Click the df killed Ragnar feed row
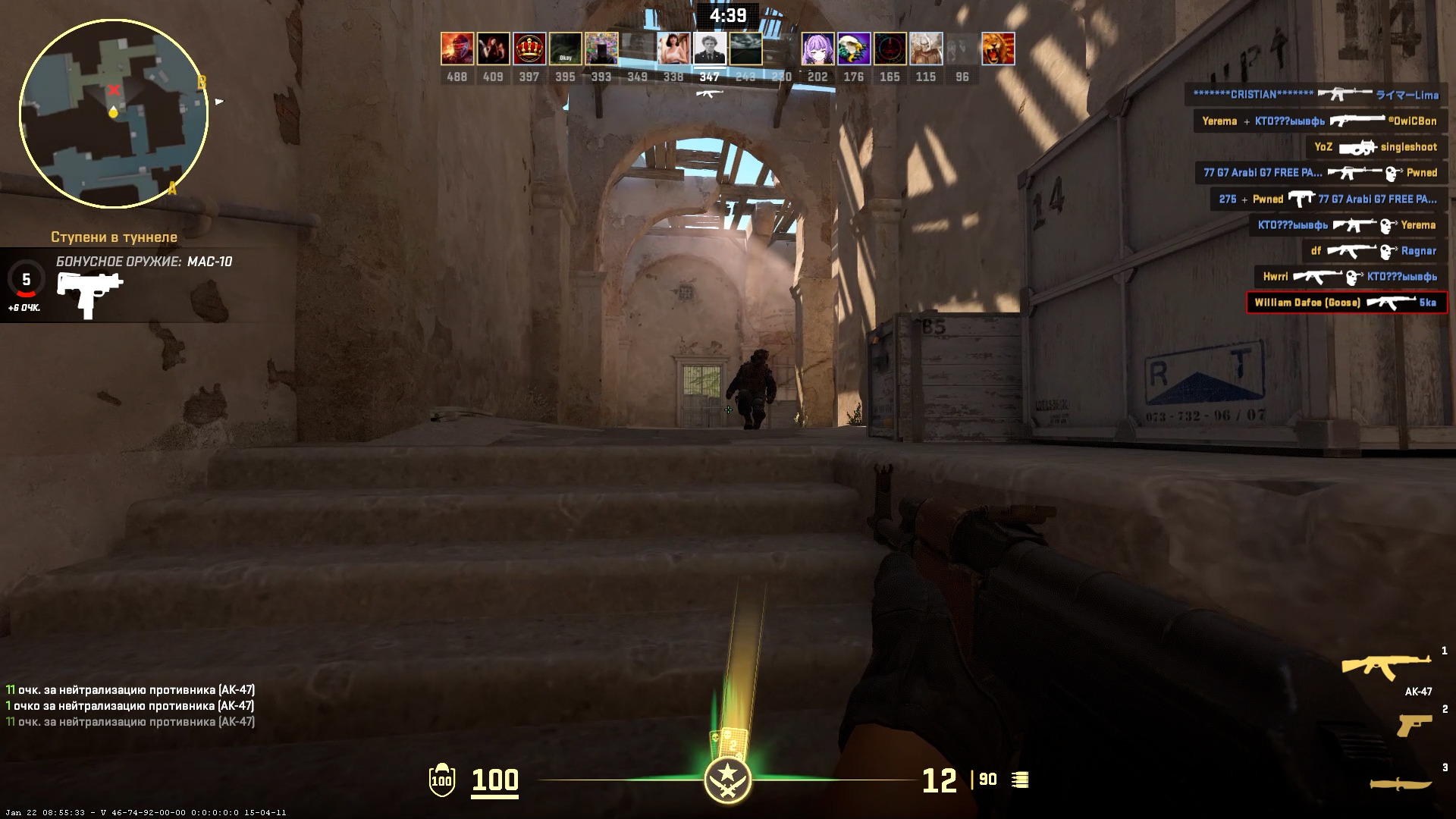Image resolution: width=1456 pixels, height=819 pixels. coord(1373,251)
